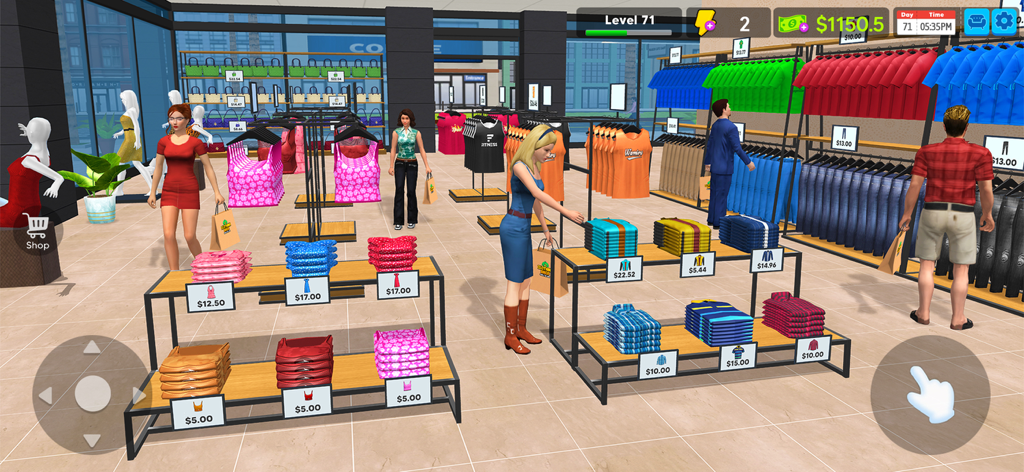
Task: Tap the down arrow on movement pad
Action: [x=92, y=440]
